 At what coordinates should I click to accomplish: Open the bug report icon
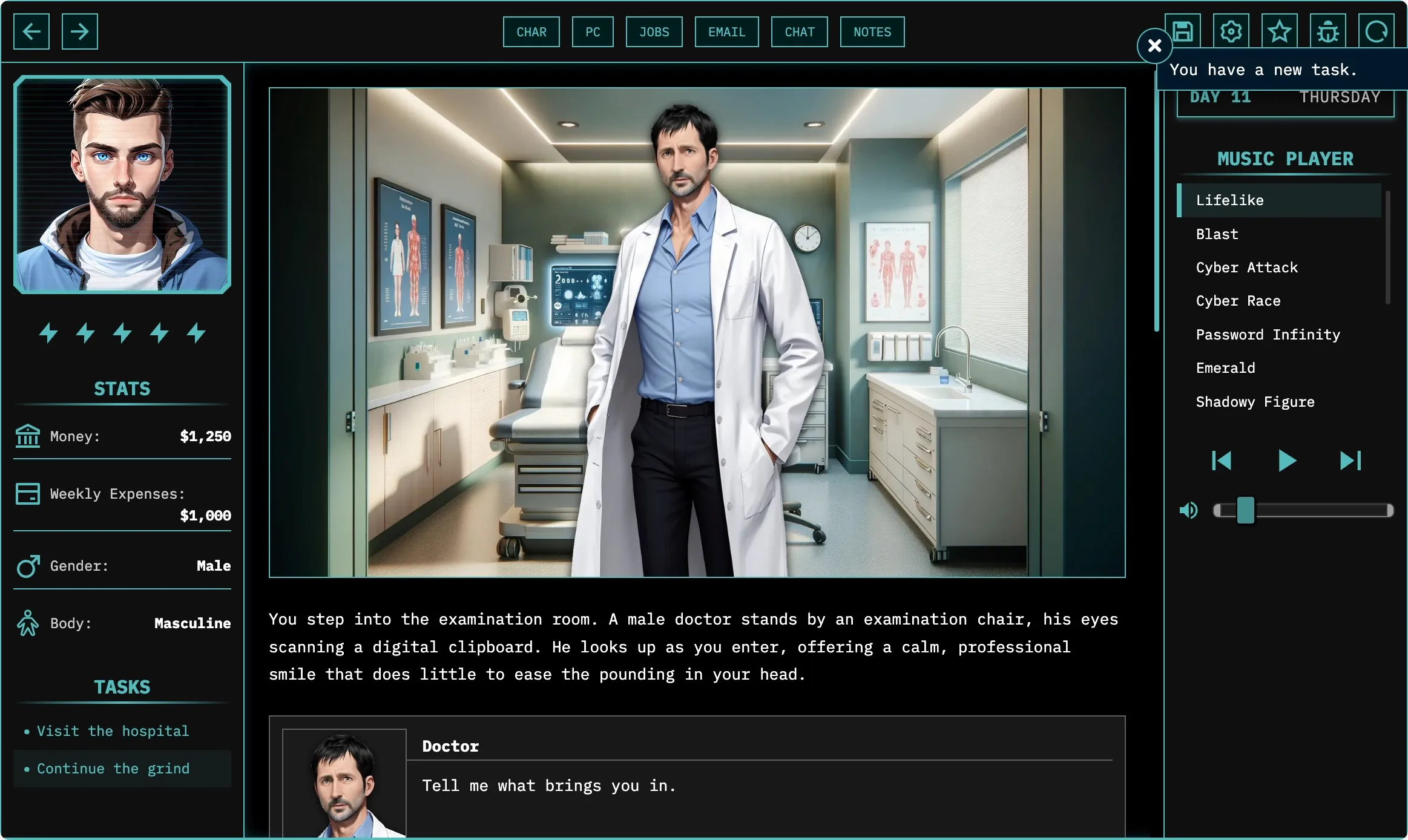[x=1327, y=31]
